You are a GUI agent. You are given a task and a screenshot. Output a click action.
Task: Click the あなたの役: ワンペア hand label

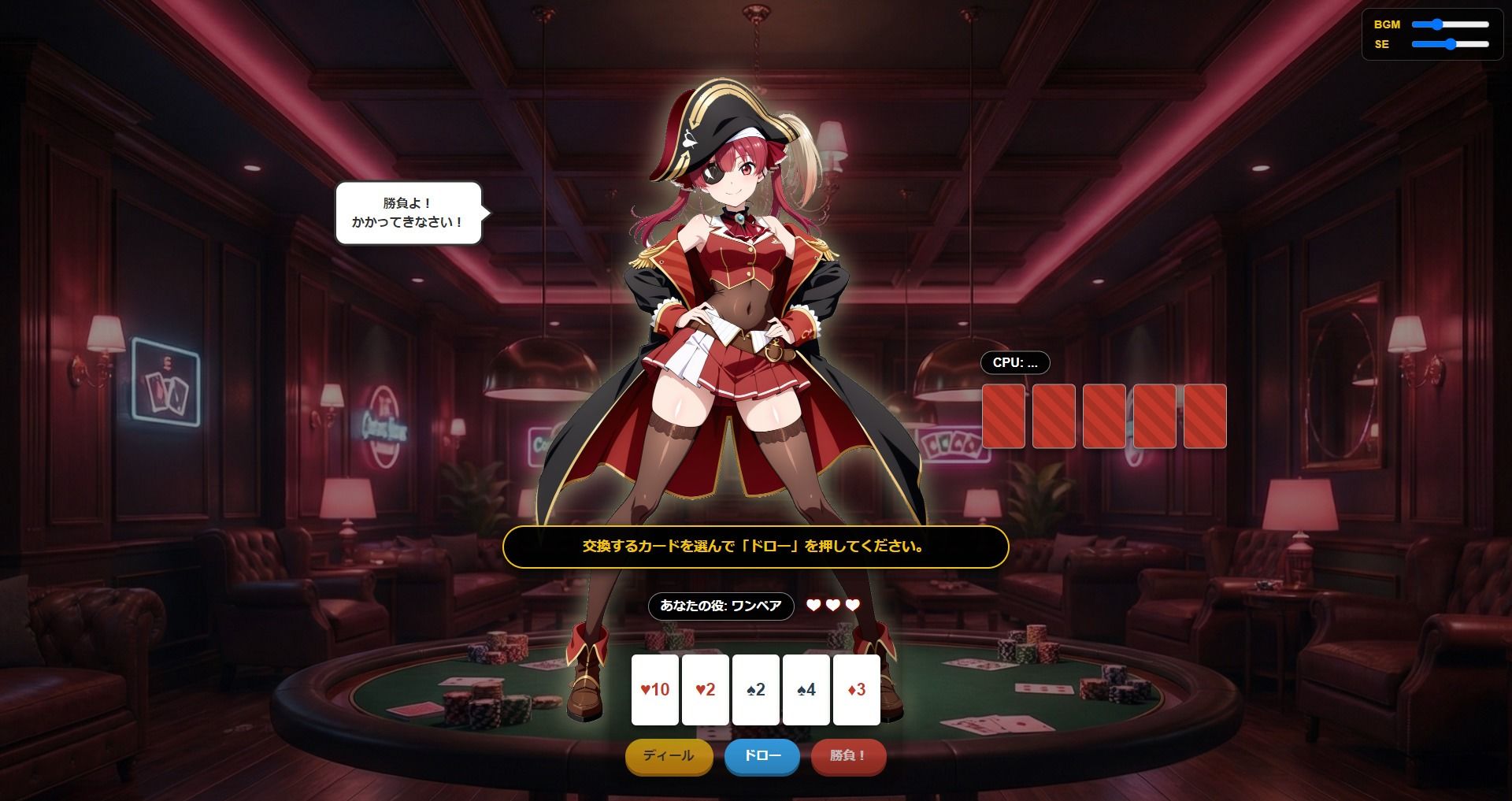[721, 606]
